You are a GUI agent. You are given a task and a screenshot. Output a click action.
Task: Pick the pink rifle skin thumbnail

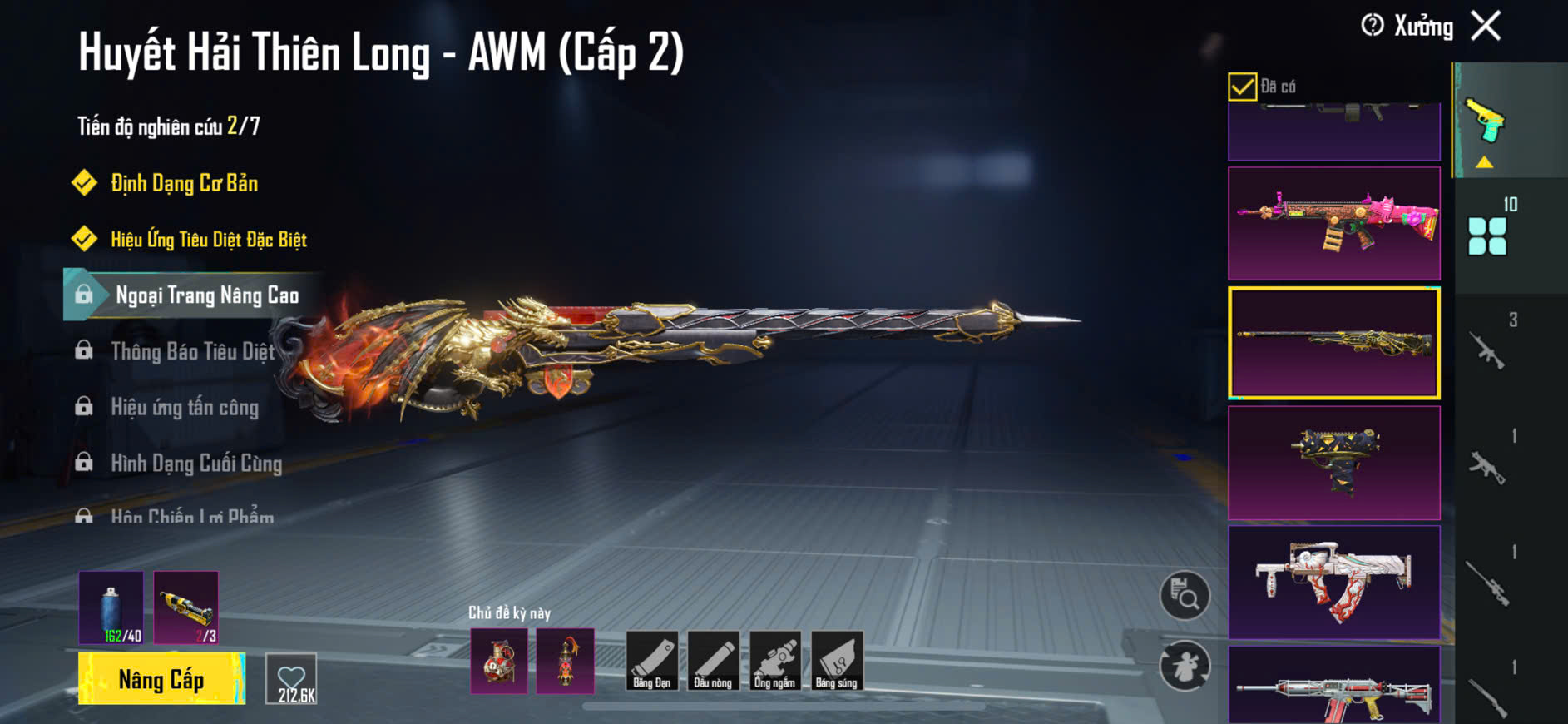click(x=1333, y=223)
